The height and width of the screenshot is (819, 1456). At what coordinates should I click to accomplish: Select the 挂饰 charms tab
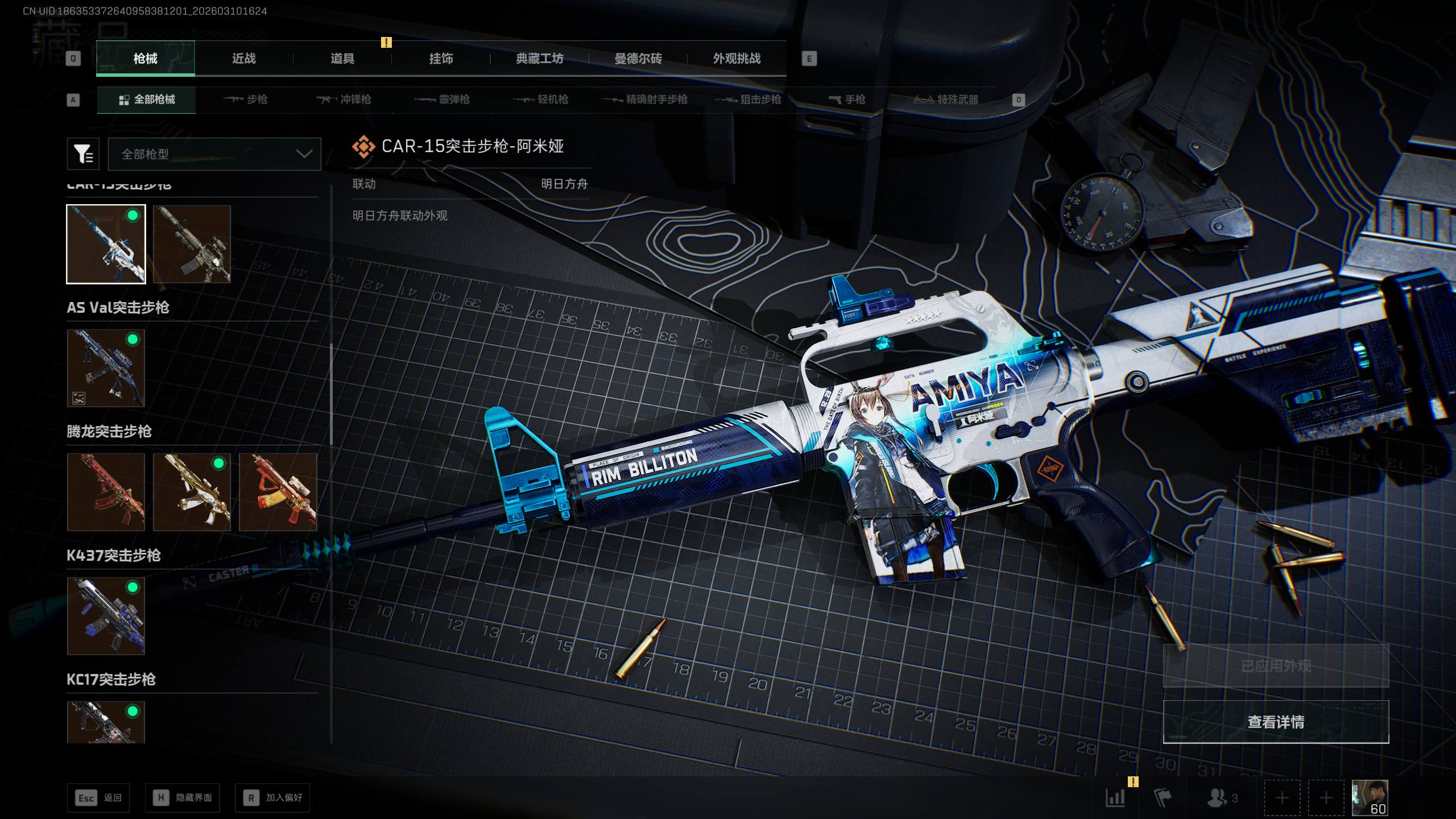pyautogui.click(x=441, y=59)
